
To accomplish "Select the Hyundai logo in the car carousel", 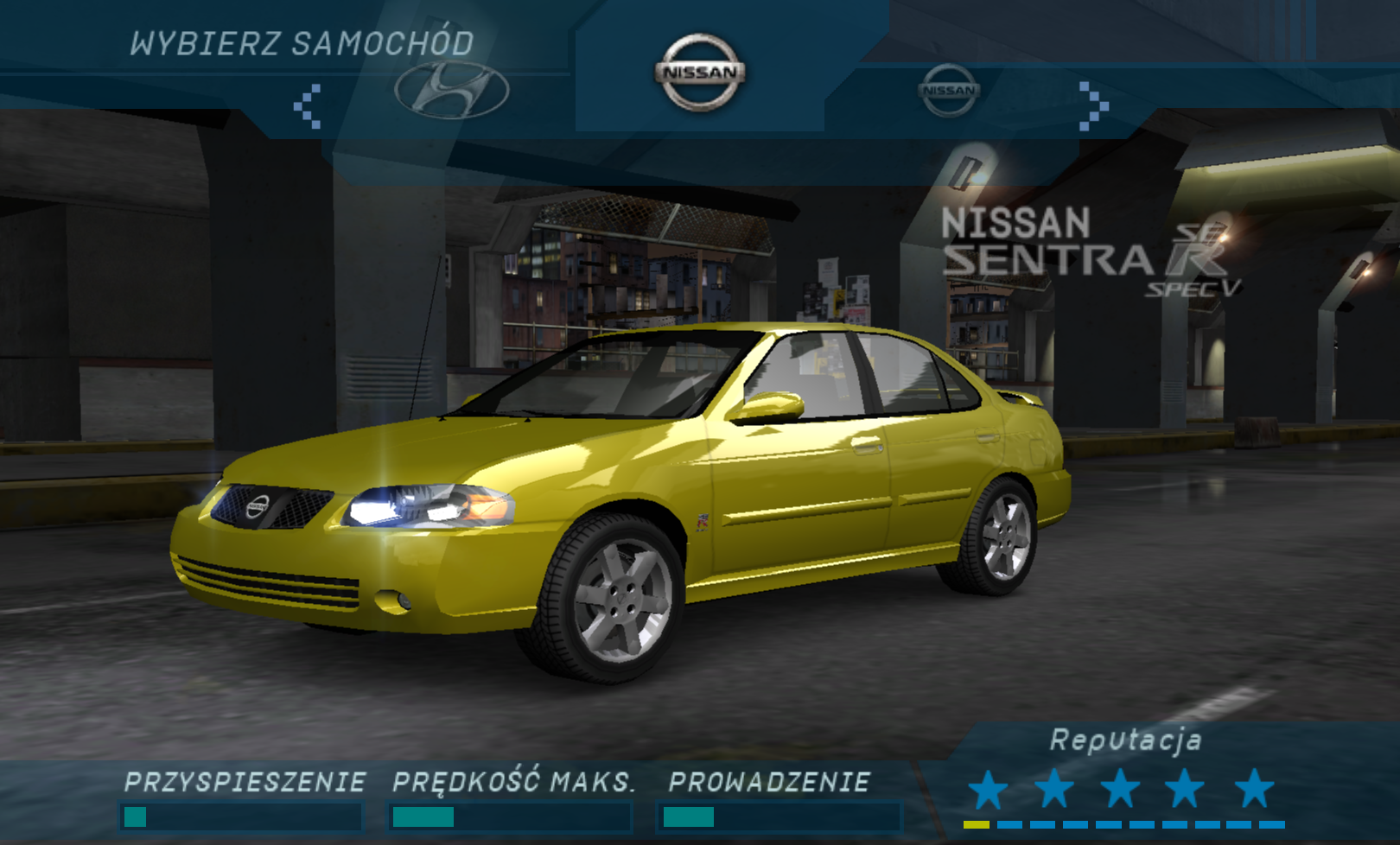I will (x=452, y=90).
